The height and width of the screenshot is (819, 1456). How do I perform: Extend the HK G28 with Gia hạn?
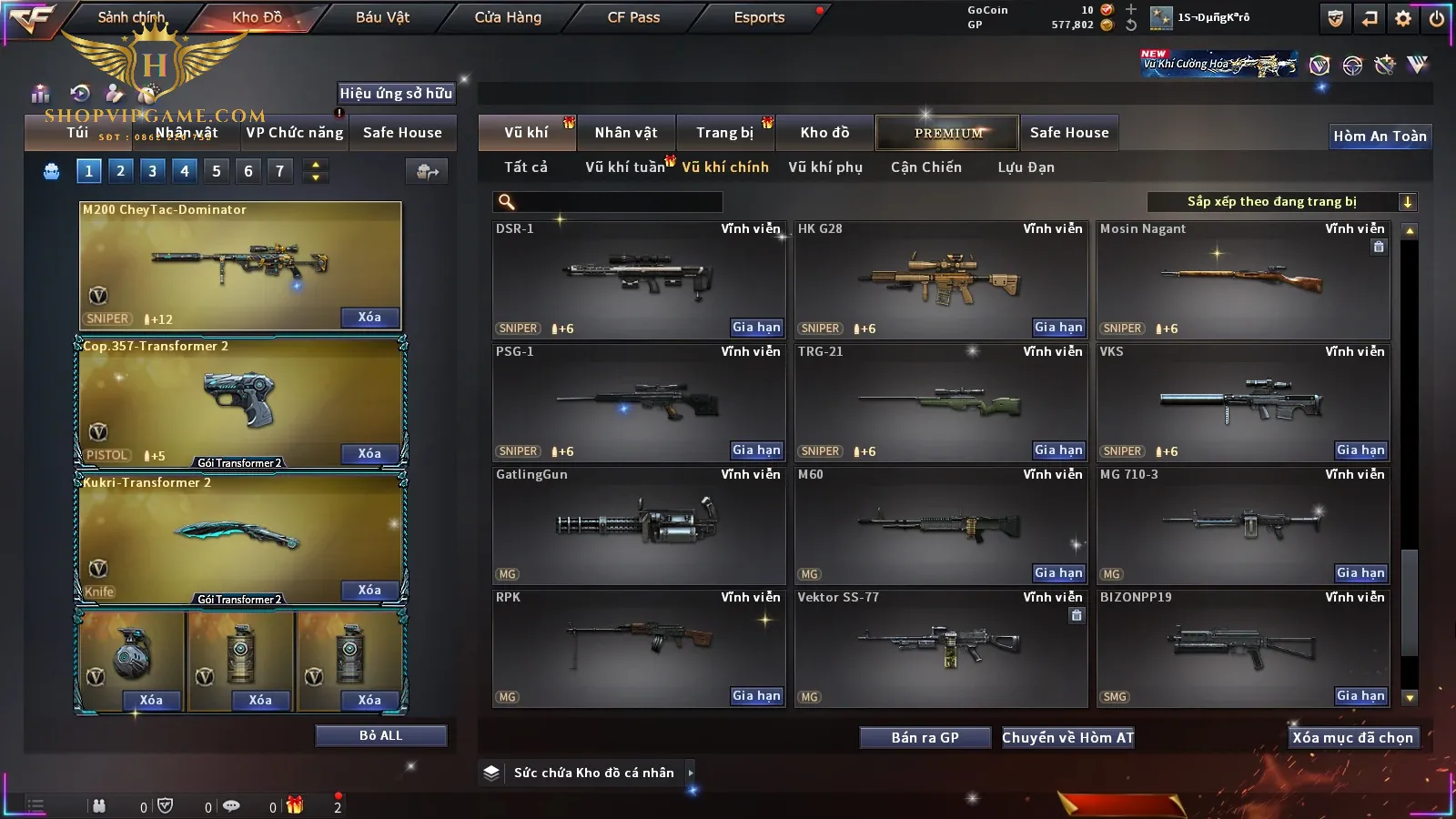(x=1058, y=328)
